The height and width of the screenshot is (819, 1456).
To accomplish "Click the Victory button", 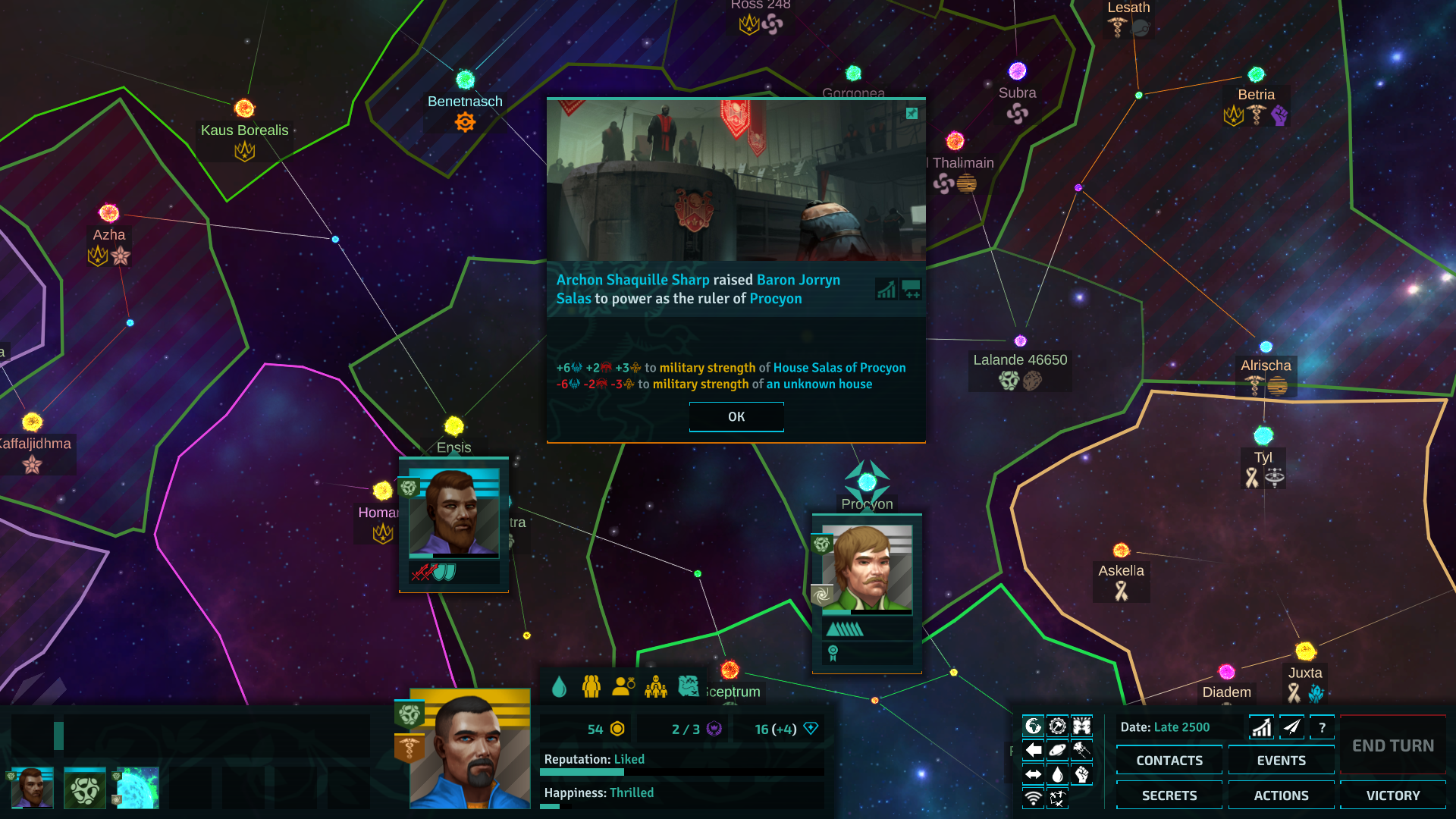I will point(1392,795).
